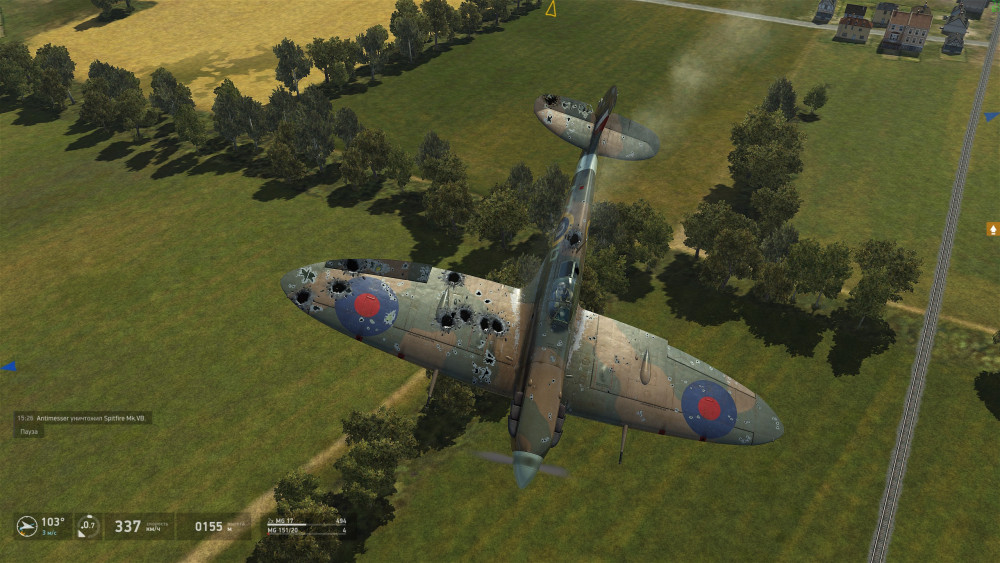Click the Пауза pause label
This screenshot has width=1000, height=563.
29,431
